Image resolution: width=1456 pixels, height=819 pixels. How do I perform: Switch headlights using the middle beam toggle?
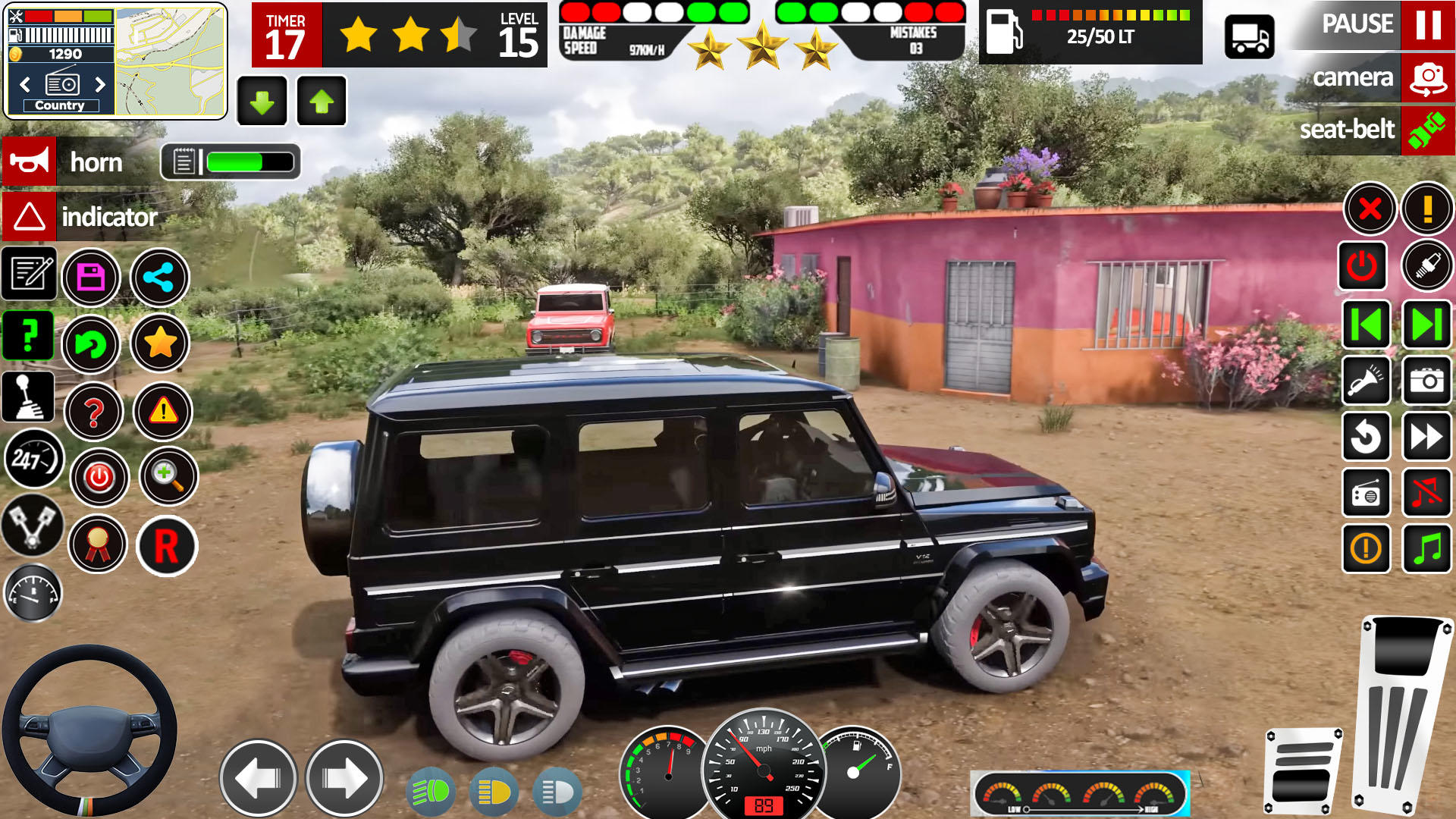click(494, 791)
